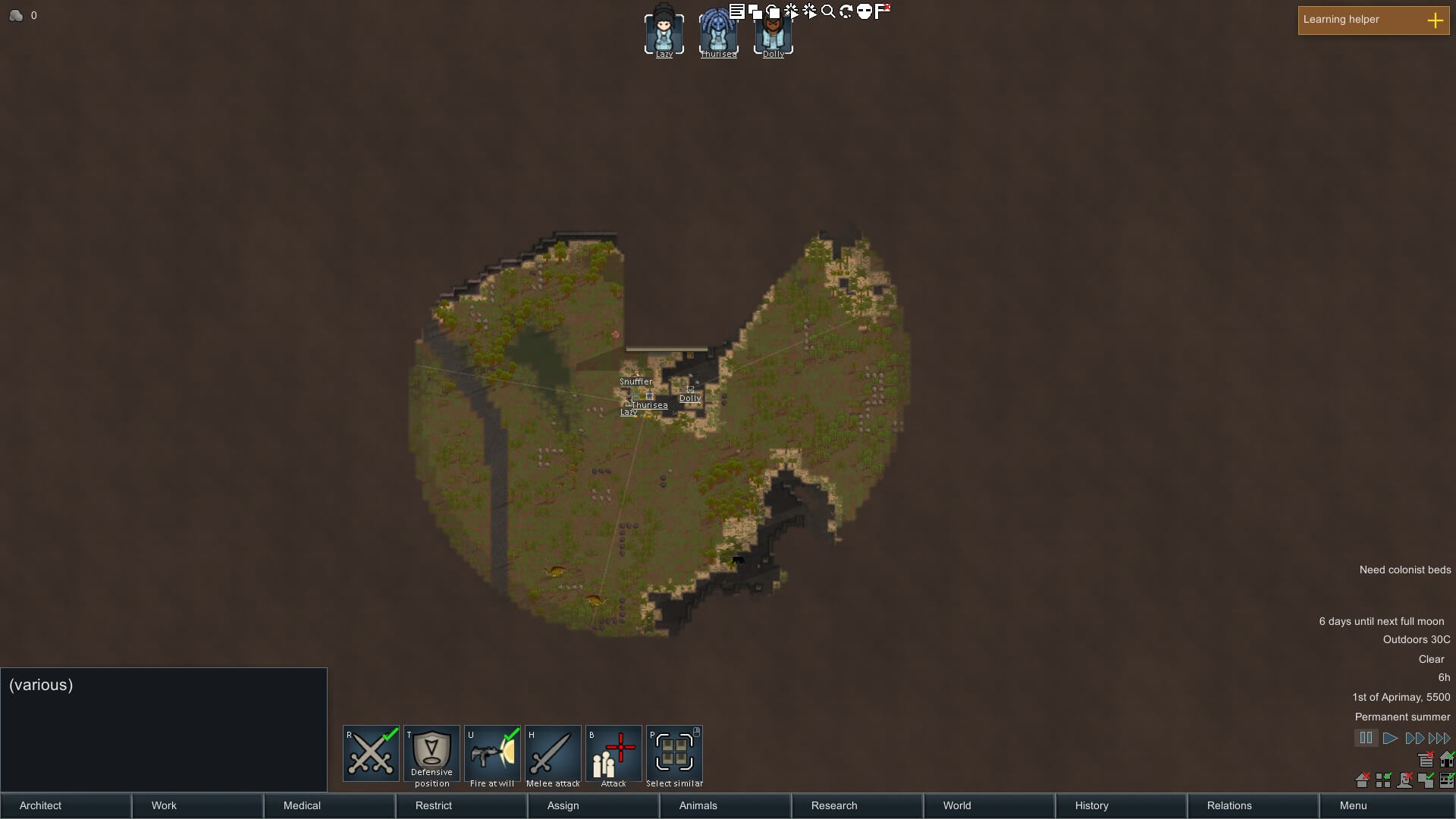
Task: Click the pause game speed button
Action: [x=1366, y=738]
